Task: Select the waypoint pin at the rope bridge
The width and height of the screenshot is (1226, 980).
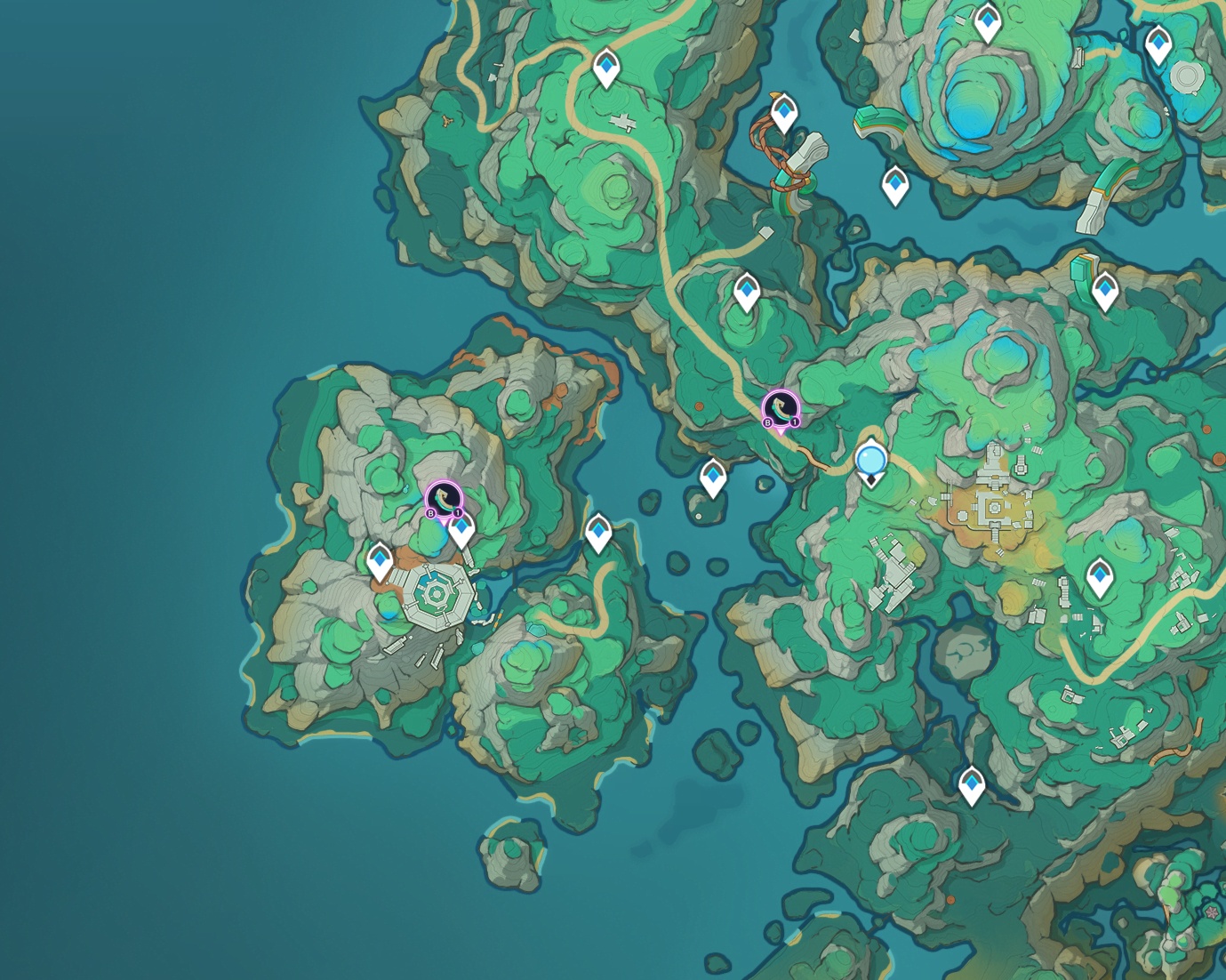Action: point(783,114)
